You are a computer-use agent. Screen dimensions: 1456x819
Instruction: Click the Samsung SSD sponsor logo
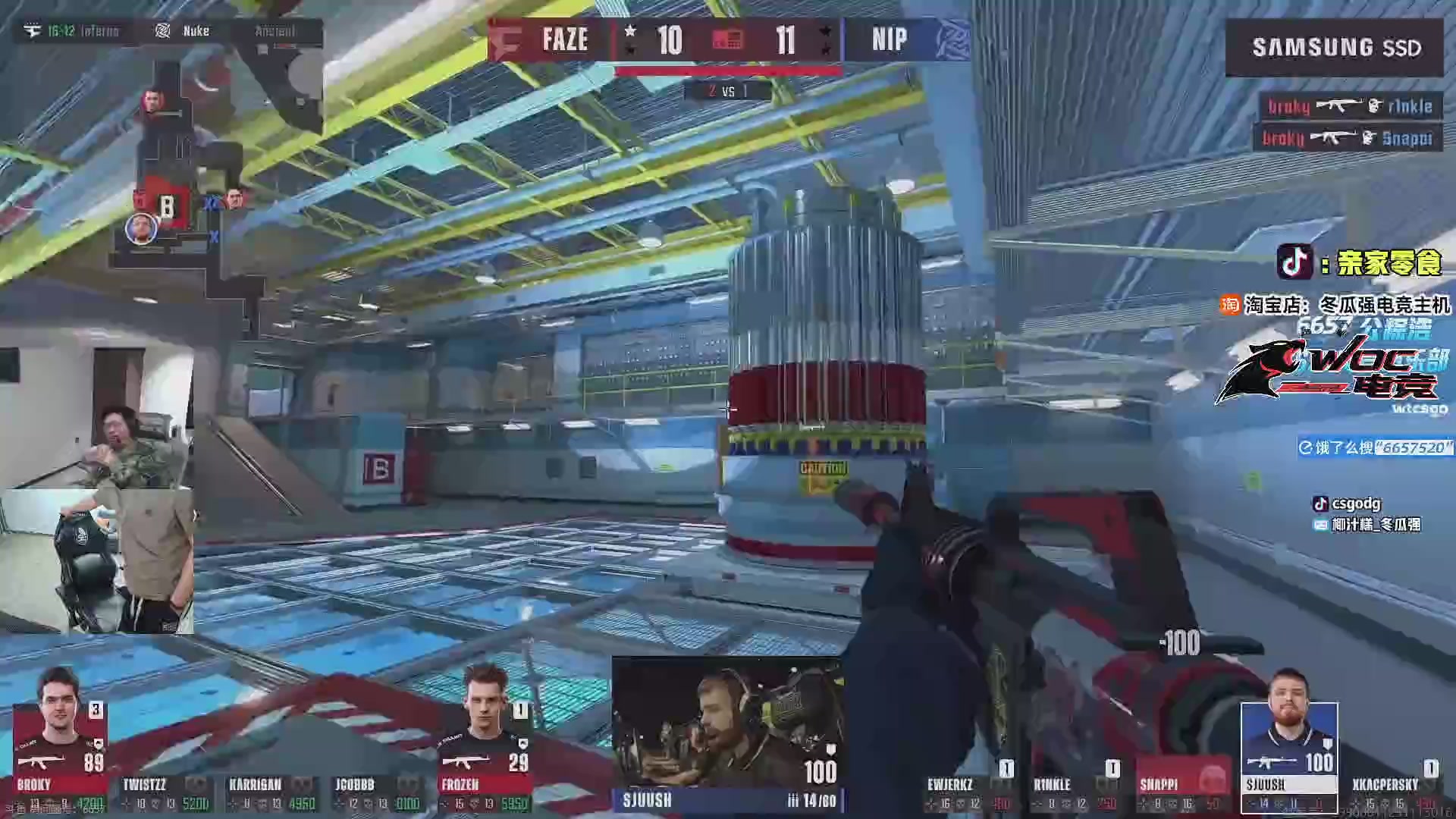[x=1335, y=48]
